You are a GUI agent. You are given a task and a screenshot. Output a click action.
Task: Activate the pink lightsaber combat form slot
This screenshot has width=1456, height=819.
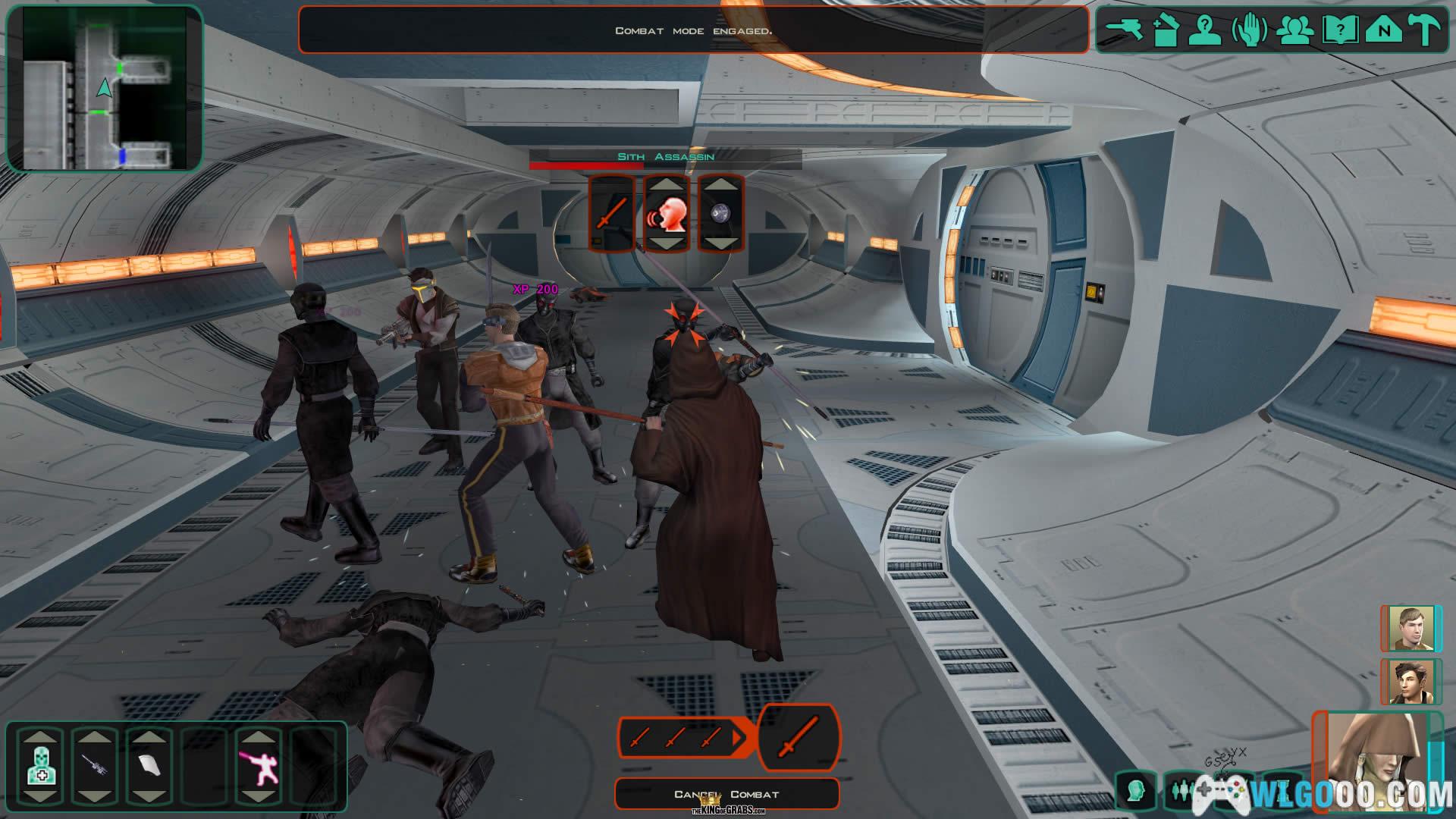coord(258,767)
